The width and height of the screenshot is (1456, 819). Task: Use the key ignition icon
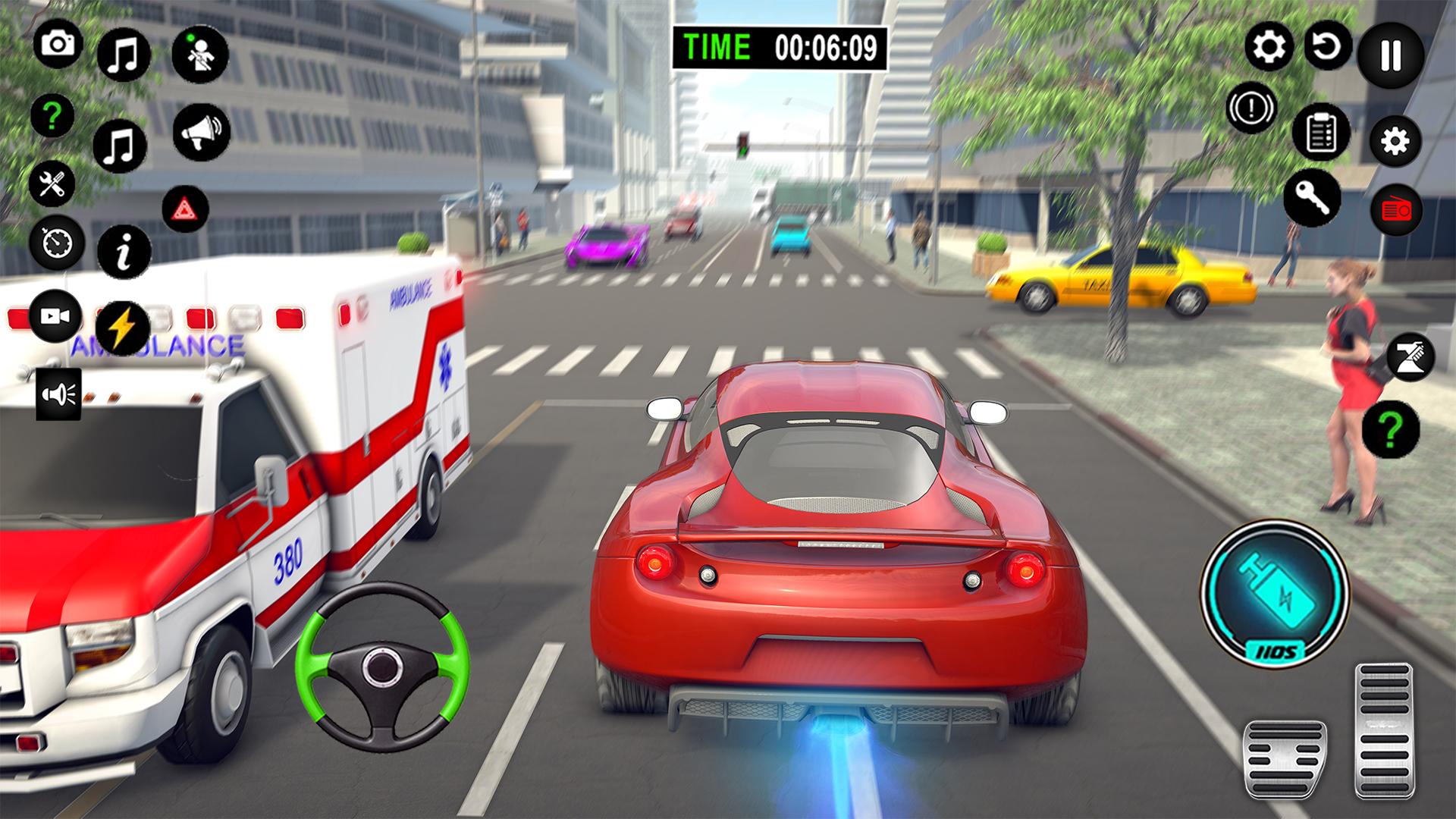click(x=1312, y=197)
